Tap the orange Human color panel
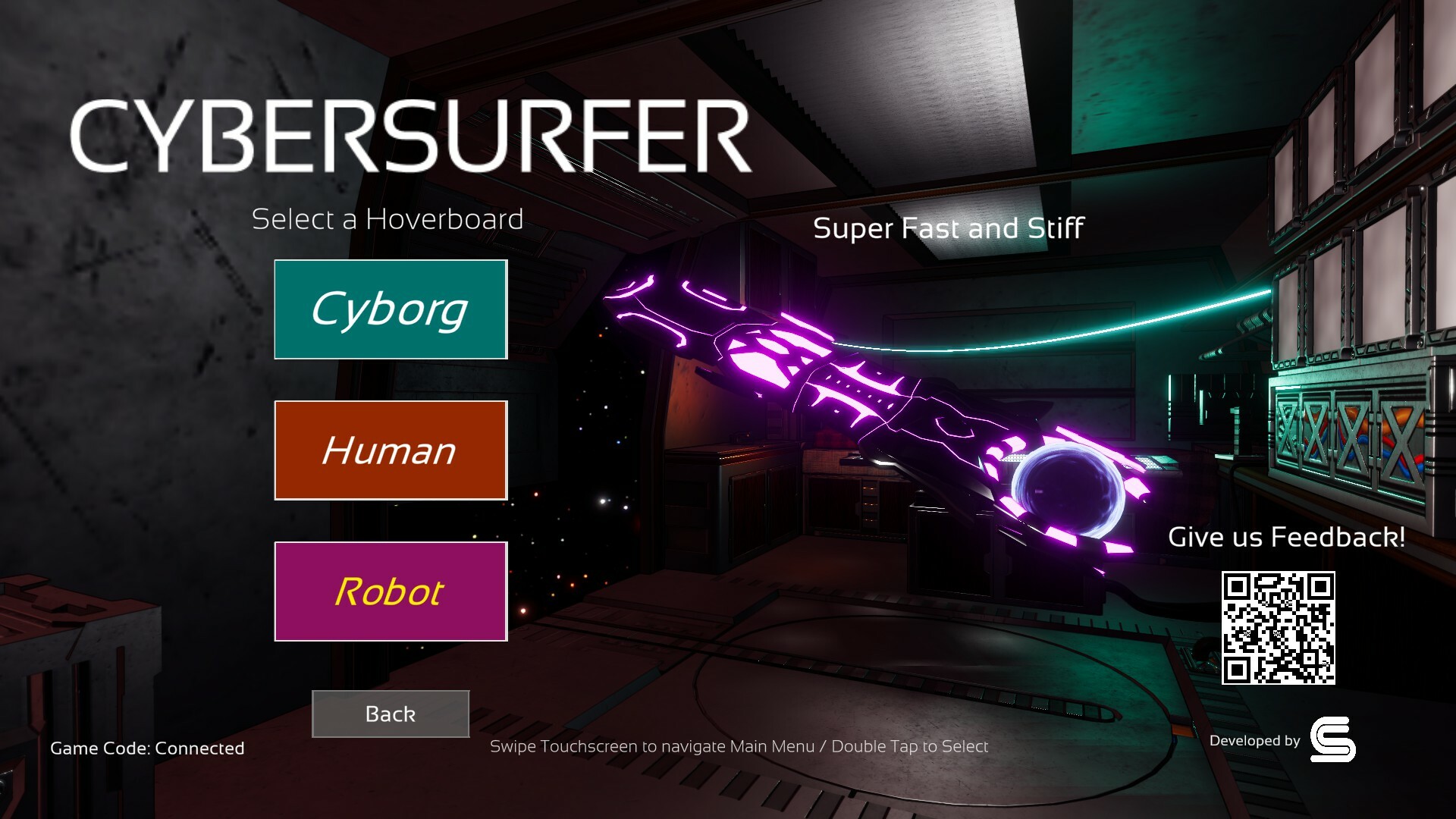This screenshot has width=1456, height=819. click(390, 450)
